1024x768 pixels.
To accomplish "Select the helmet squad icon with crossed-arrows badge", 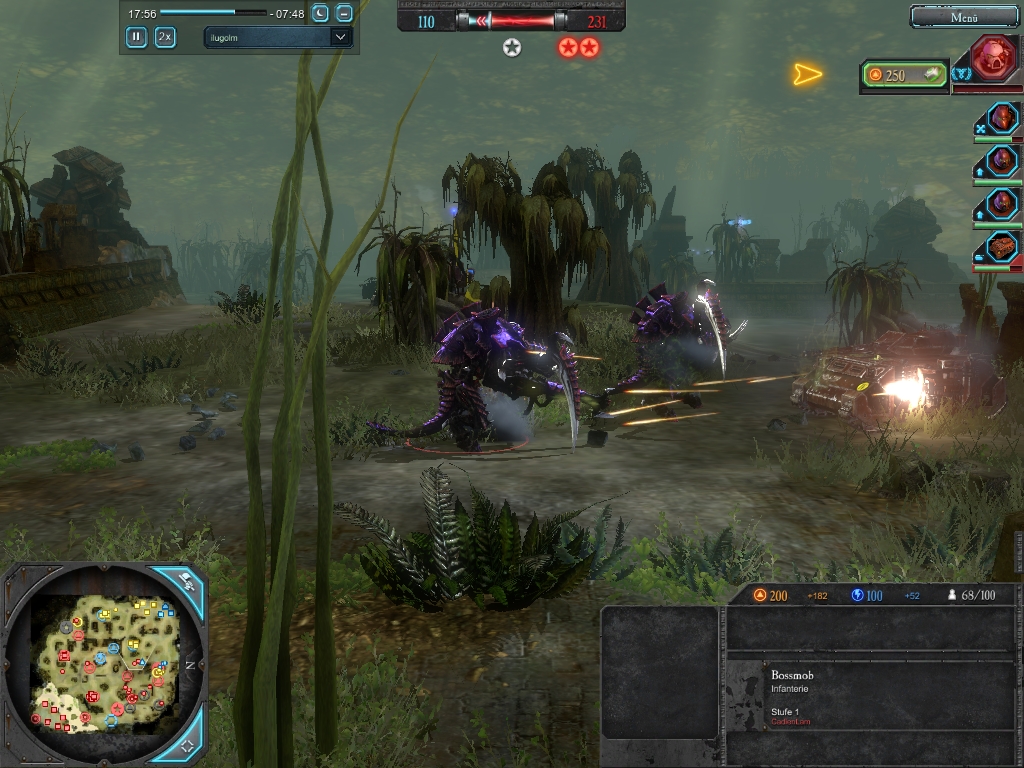I will point(1001,118).
